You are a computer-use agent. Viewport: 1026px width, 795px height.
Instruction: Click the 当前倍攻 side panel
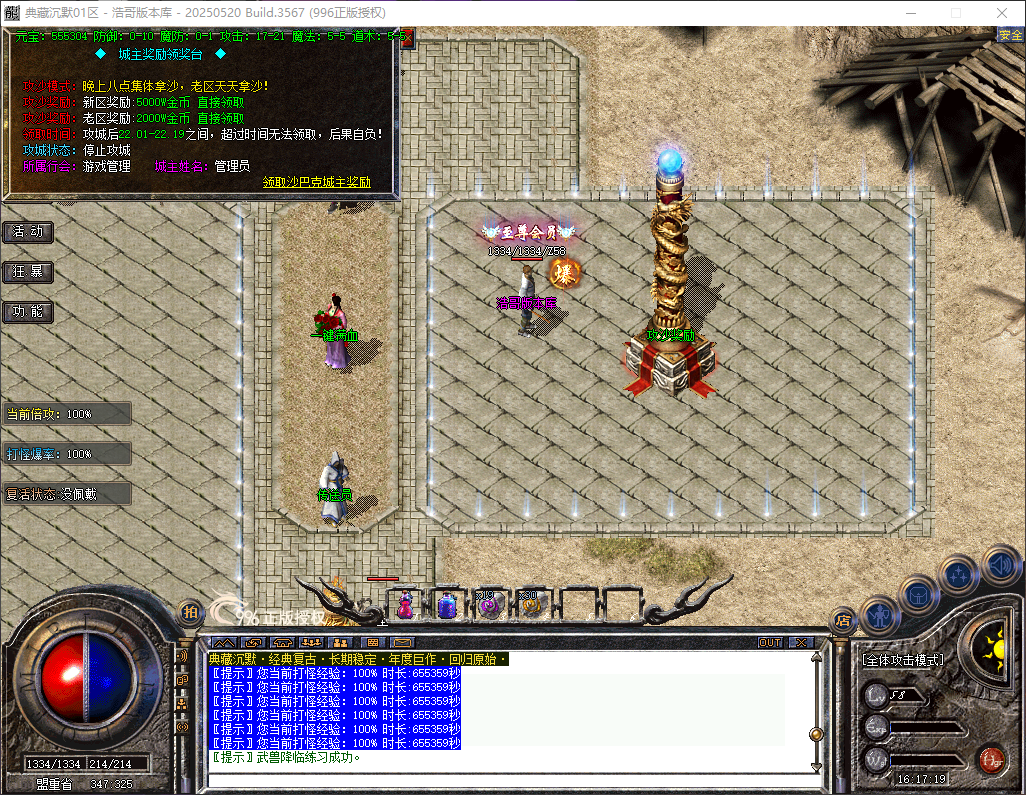(x=66, y=414)
